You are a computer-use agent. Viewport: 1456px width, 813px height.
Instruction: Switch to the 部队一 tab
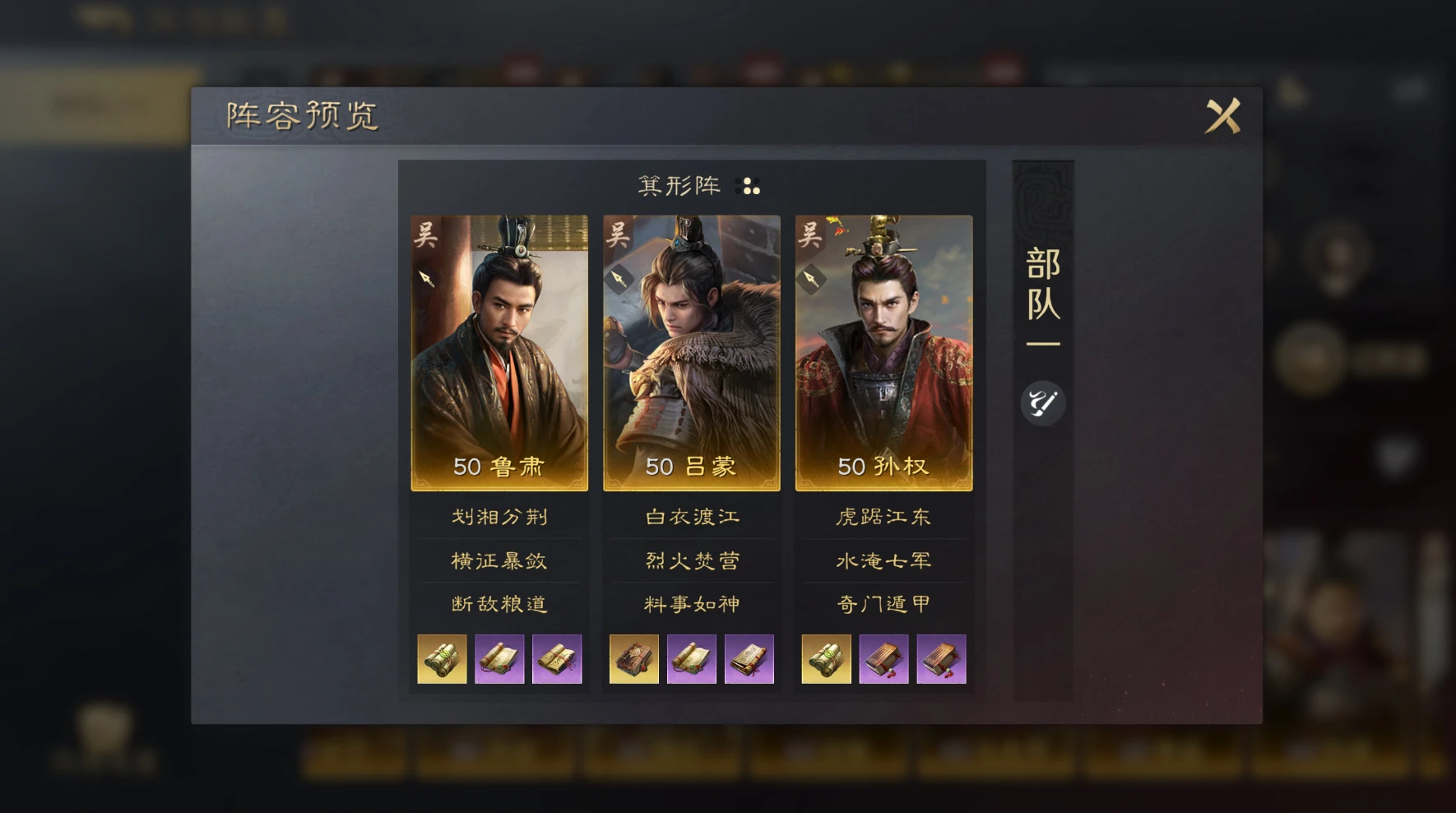click(x=1041, y=306)
